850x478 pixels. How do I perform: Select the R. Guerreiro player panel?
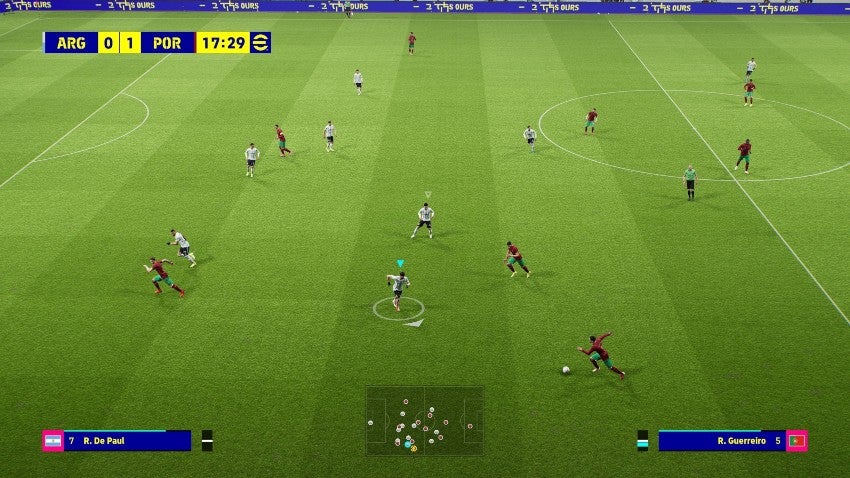click(722, 441)
